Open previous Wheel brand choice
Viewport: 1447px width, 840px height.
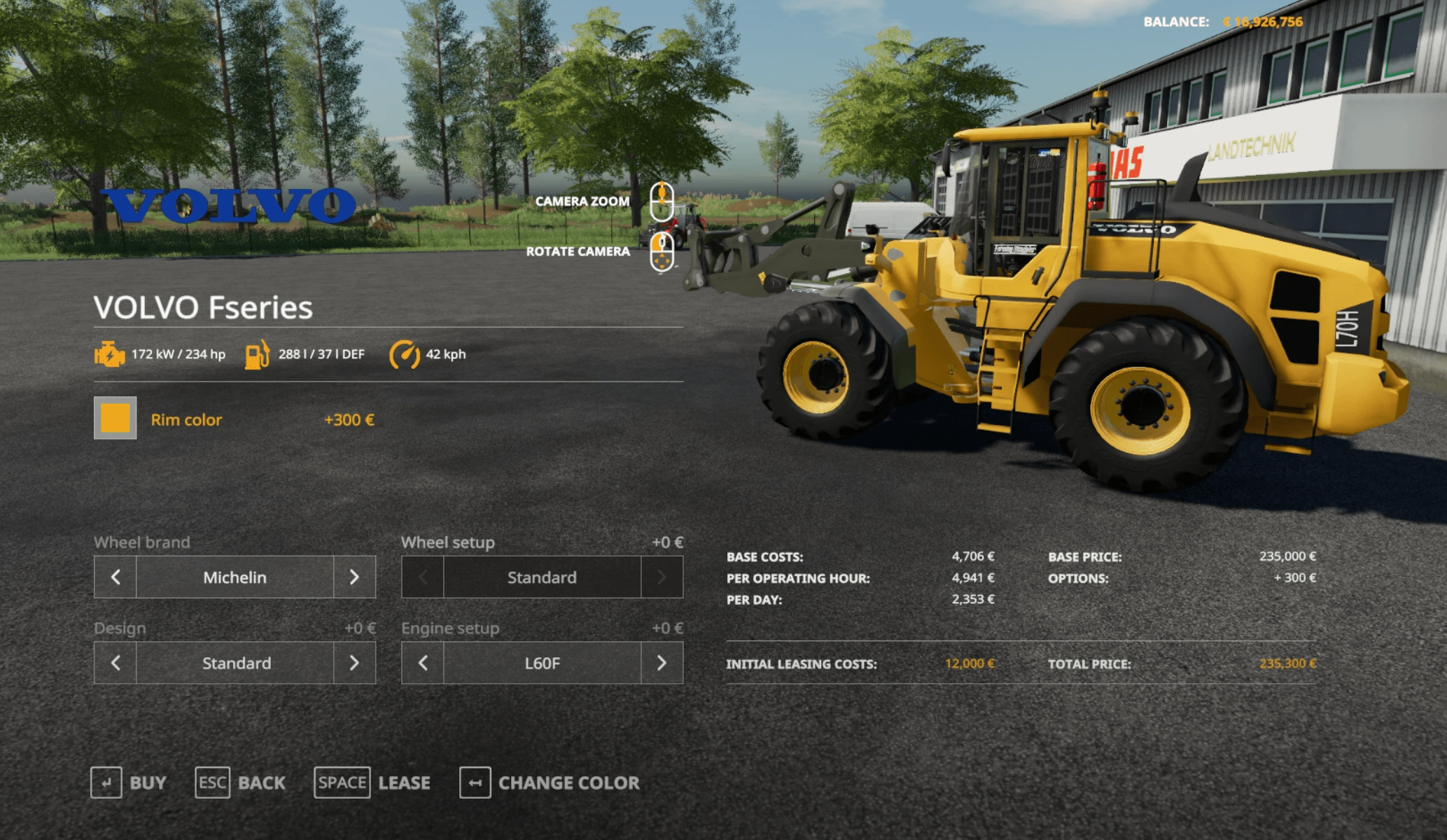click(114, 577)
